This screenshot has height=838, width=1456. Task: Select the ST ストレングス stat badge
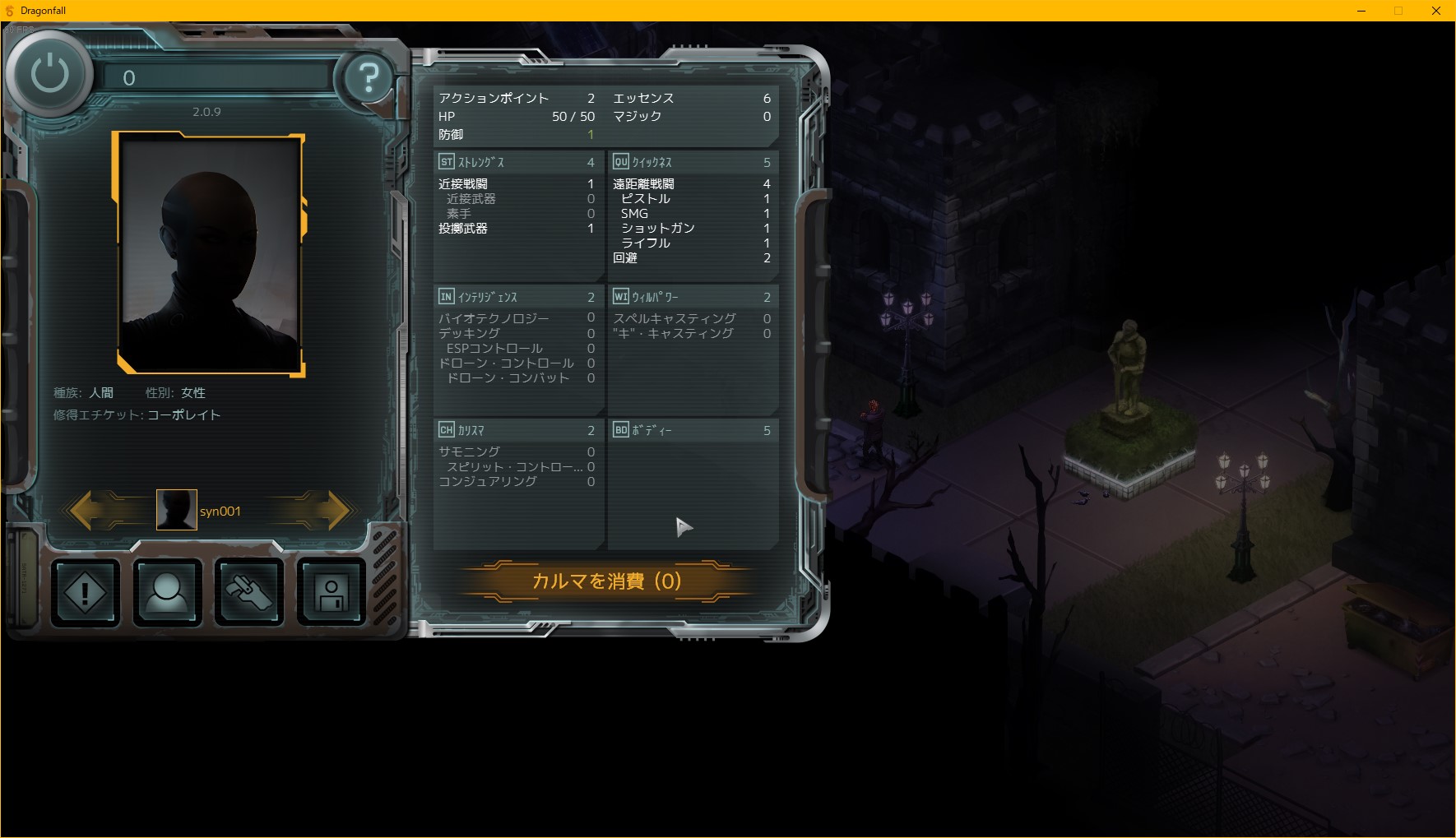(x=447, y=162)
